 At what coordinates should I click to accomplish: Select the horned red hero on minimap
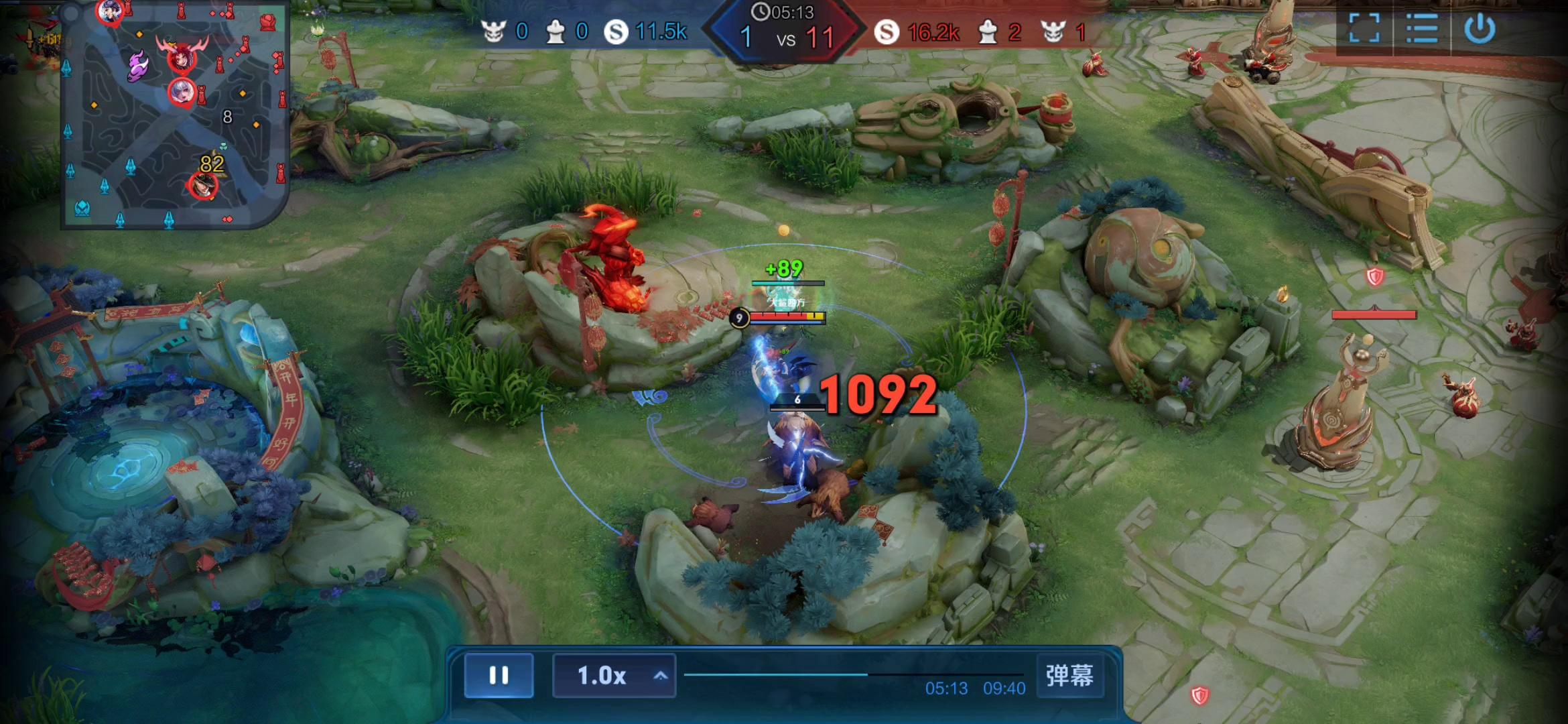(182, 58)
